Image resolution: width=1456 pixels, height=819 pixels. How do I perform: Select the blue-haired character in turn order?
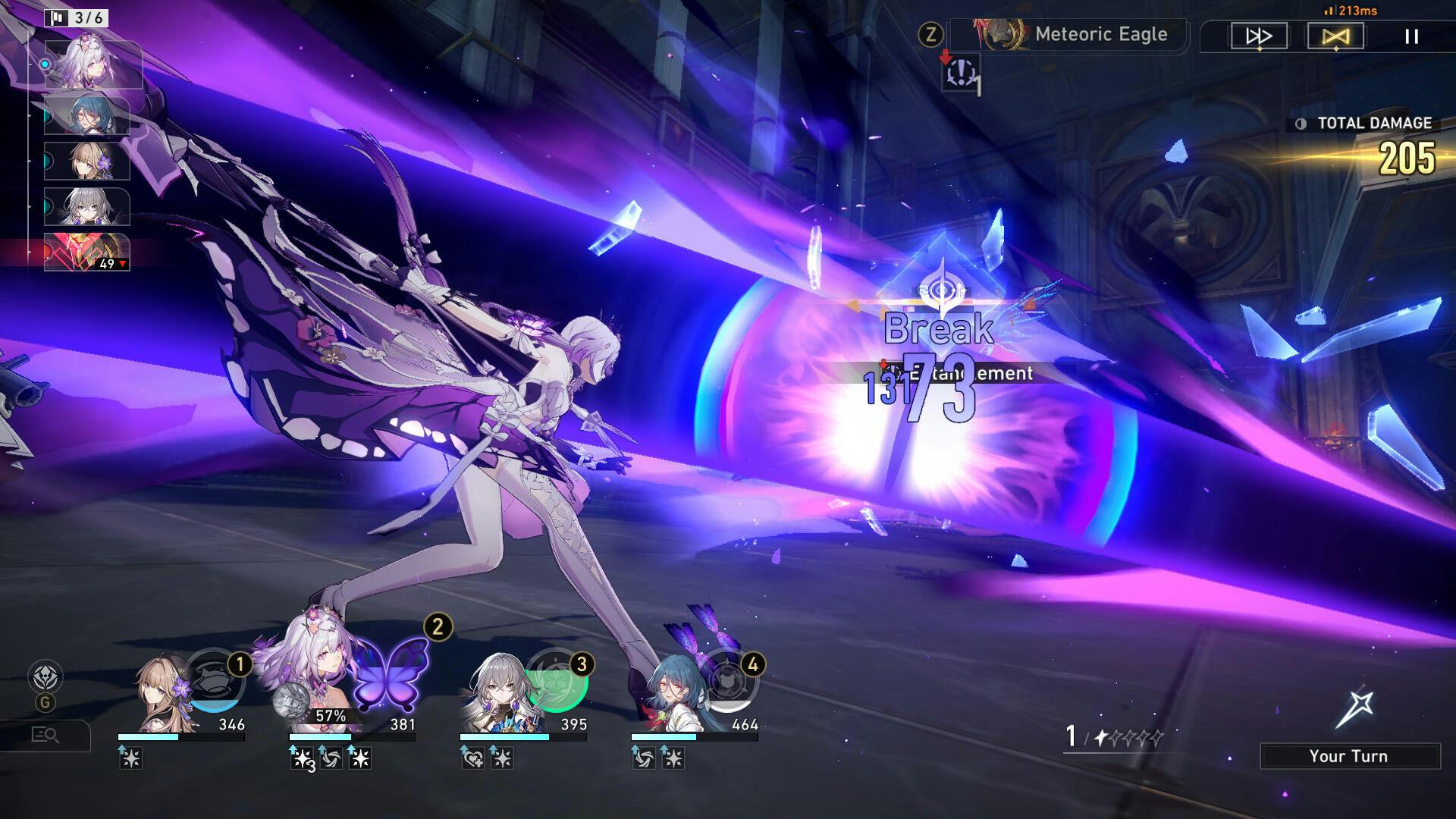(x=86, y=115)
